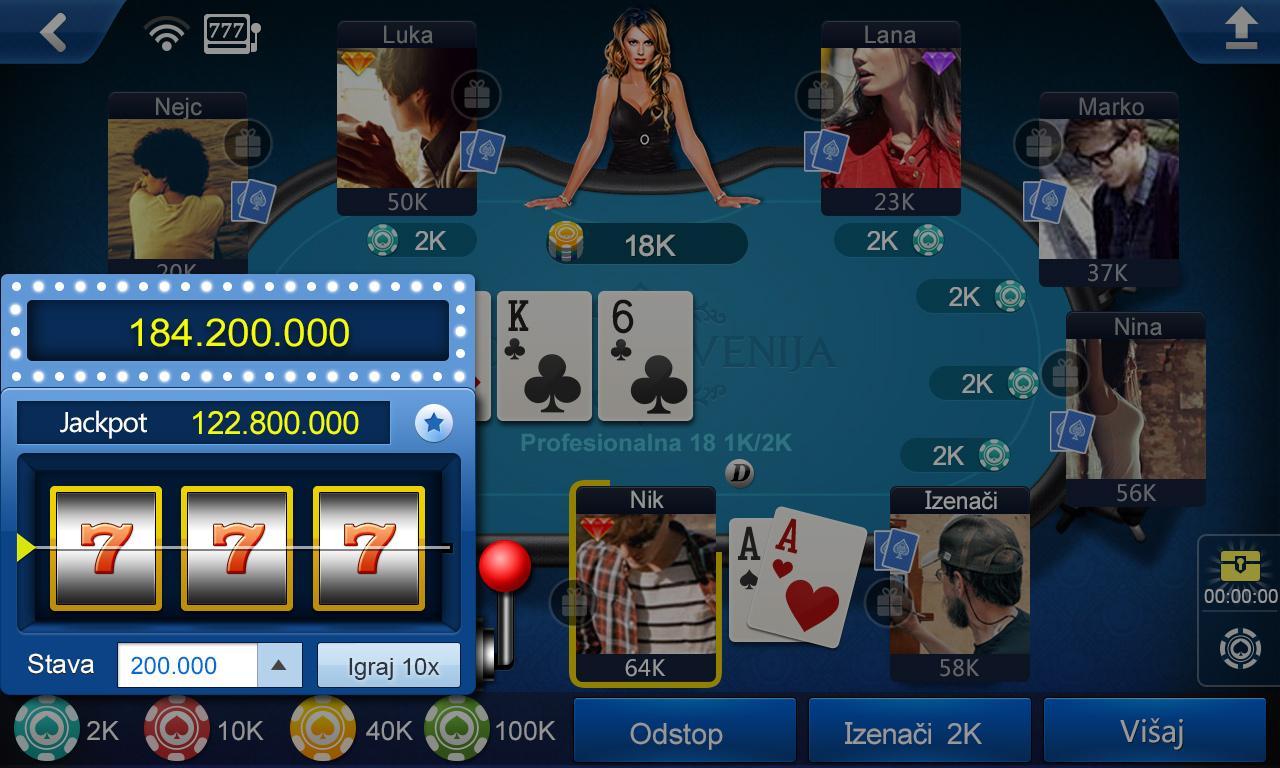The height and width of the screenshot is (768, 1280).
Task: Call by clicking Izenači 2K
Action: click(x=918, y=731)
